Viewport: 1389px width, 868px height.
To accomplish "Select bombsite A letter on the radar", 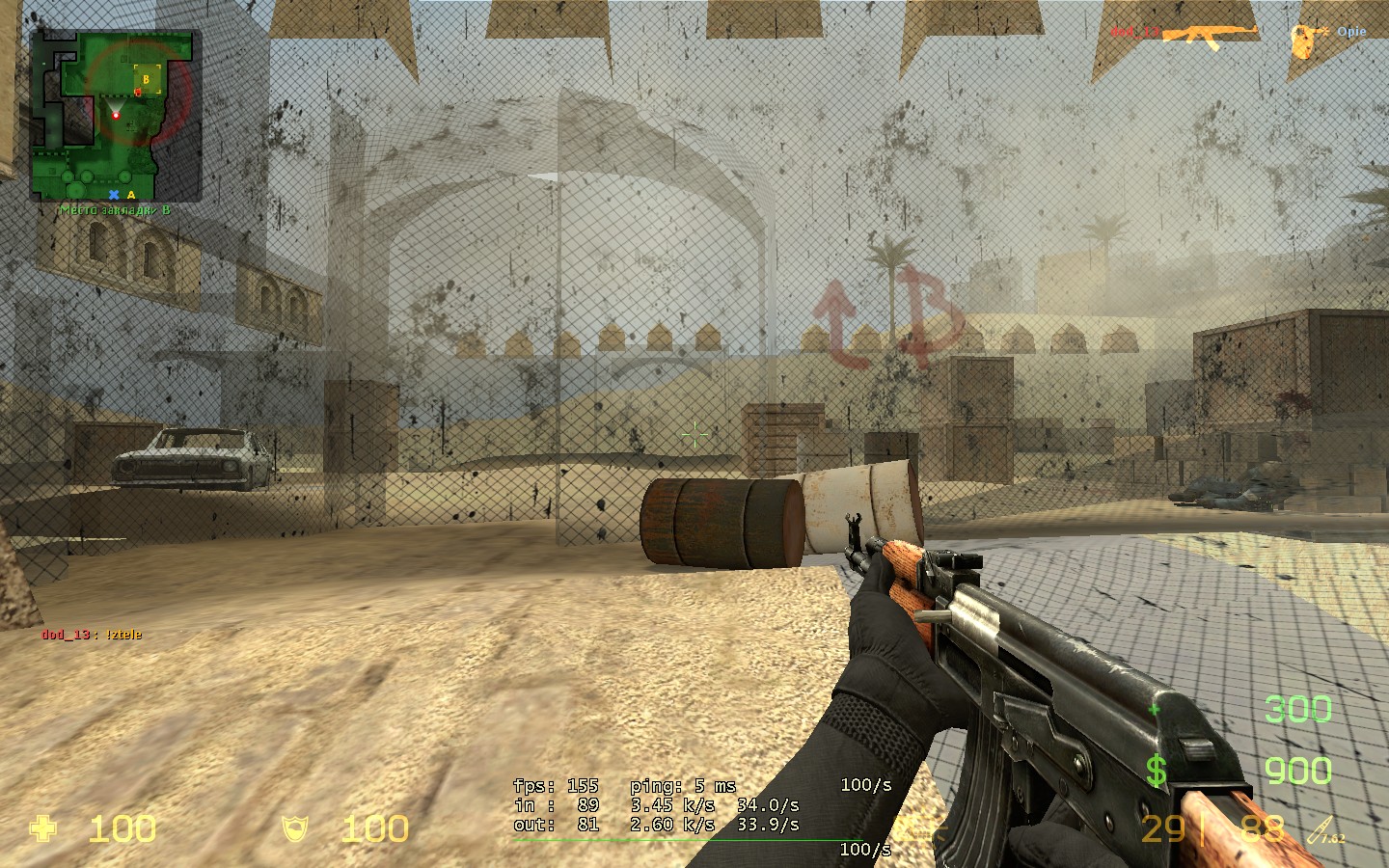I will pyautogui.click(x=131, y=196).
